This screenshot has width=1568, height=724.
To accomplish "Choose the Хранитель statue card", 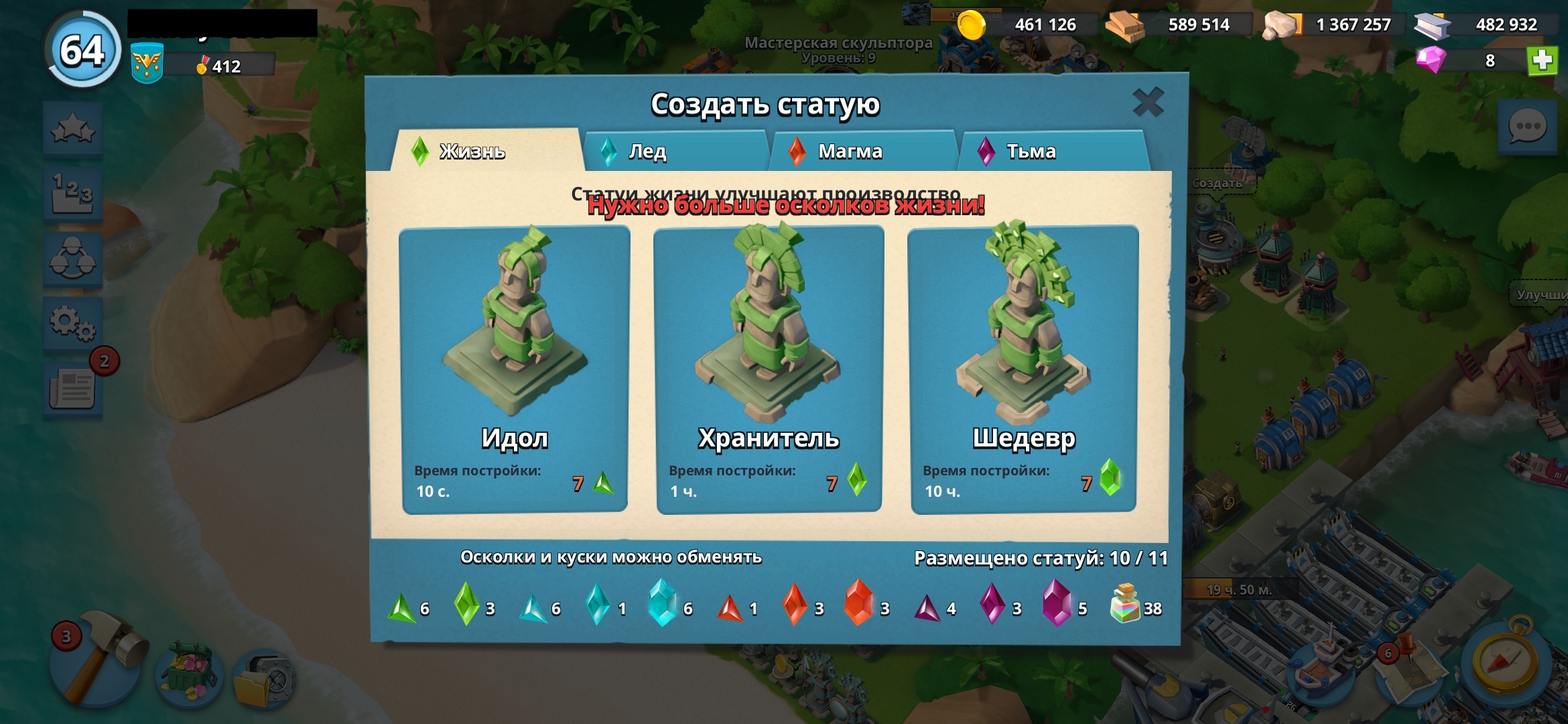I will point(769,370).
